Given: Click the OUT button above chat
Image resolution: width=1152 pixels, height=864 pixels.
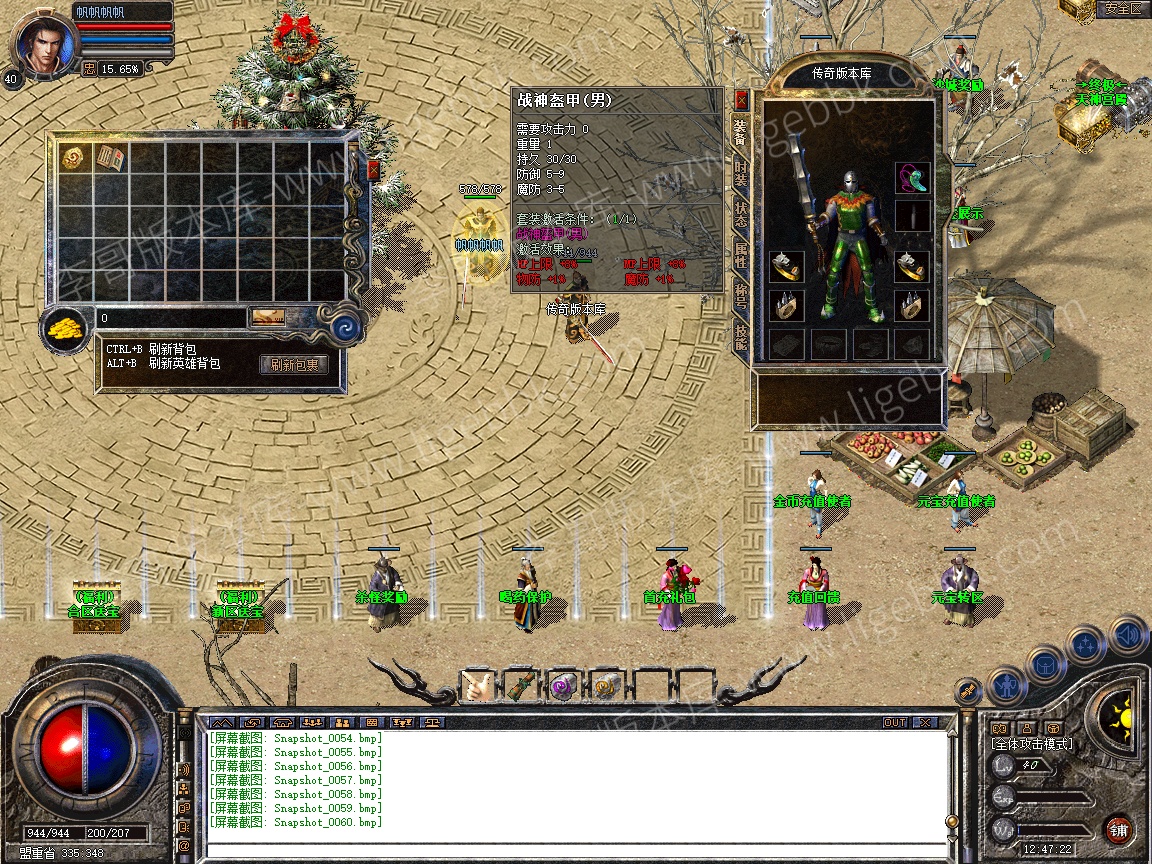Looking at the screenshot, I should [895, 722].
